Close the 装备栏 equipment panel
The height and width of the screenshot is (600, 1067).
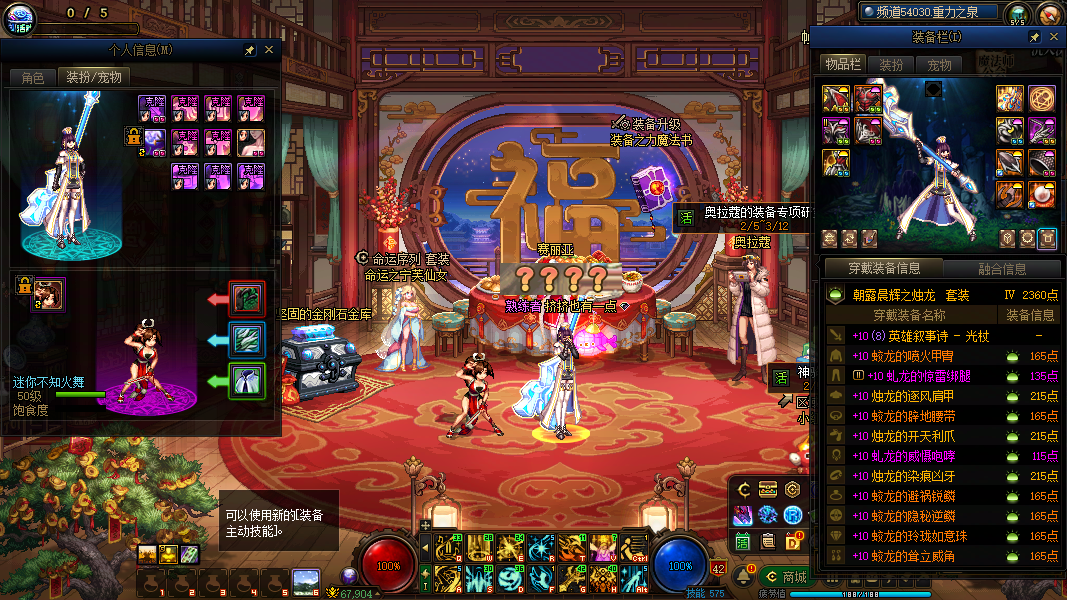(x=1054, y=37)
